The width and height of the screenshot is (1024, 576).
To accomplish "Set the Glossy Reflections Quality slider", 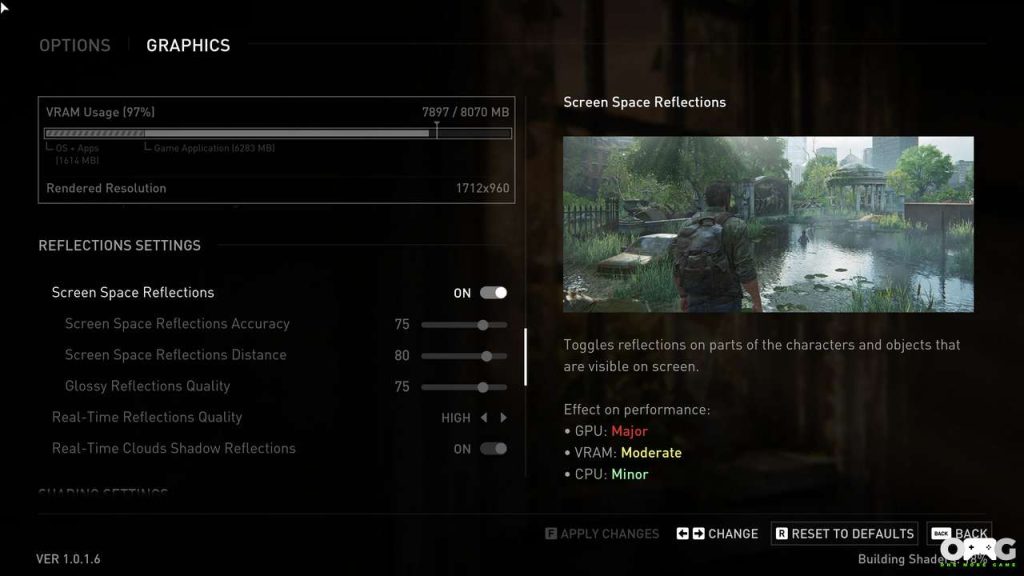I will (x=483, y=387).
